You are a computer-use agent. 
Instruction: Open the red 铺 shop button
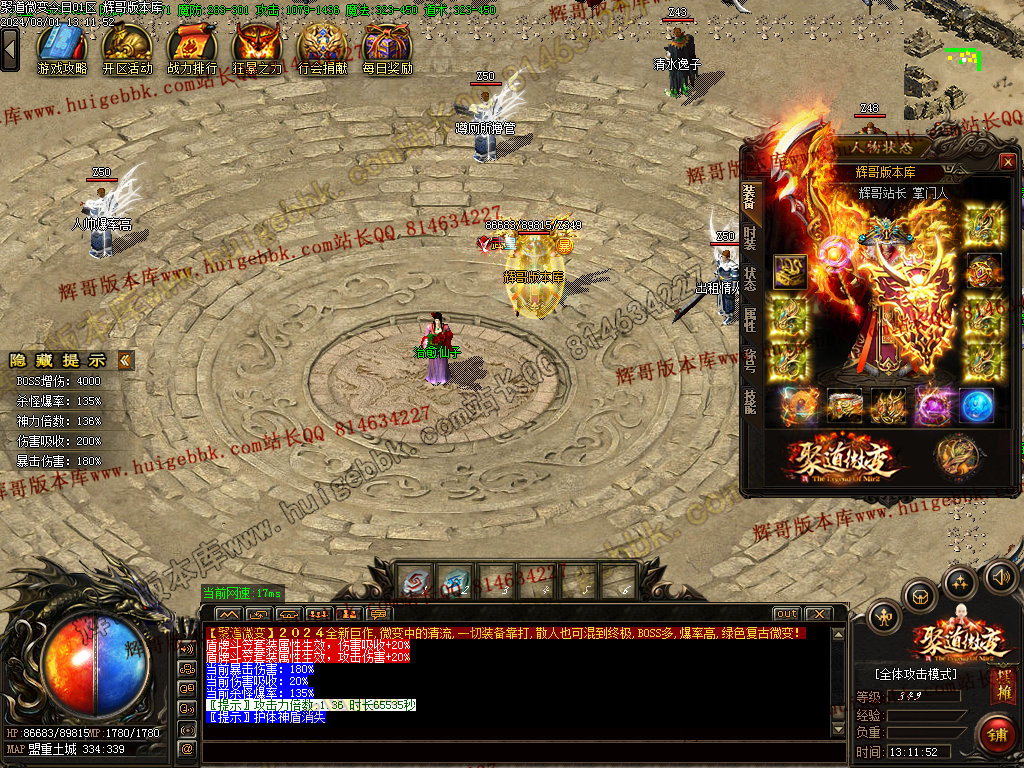(x=996, y=735)
